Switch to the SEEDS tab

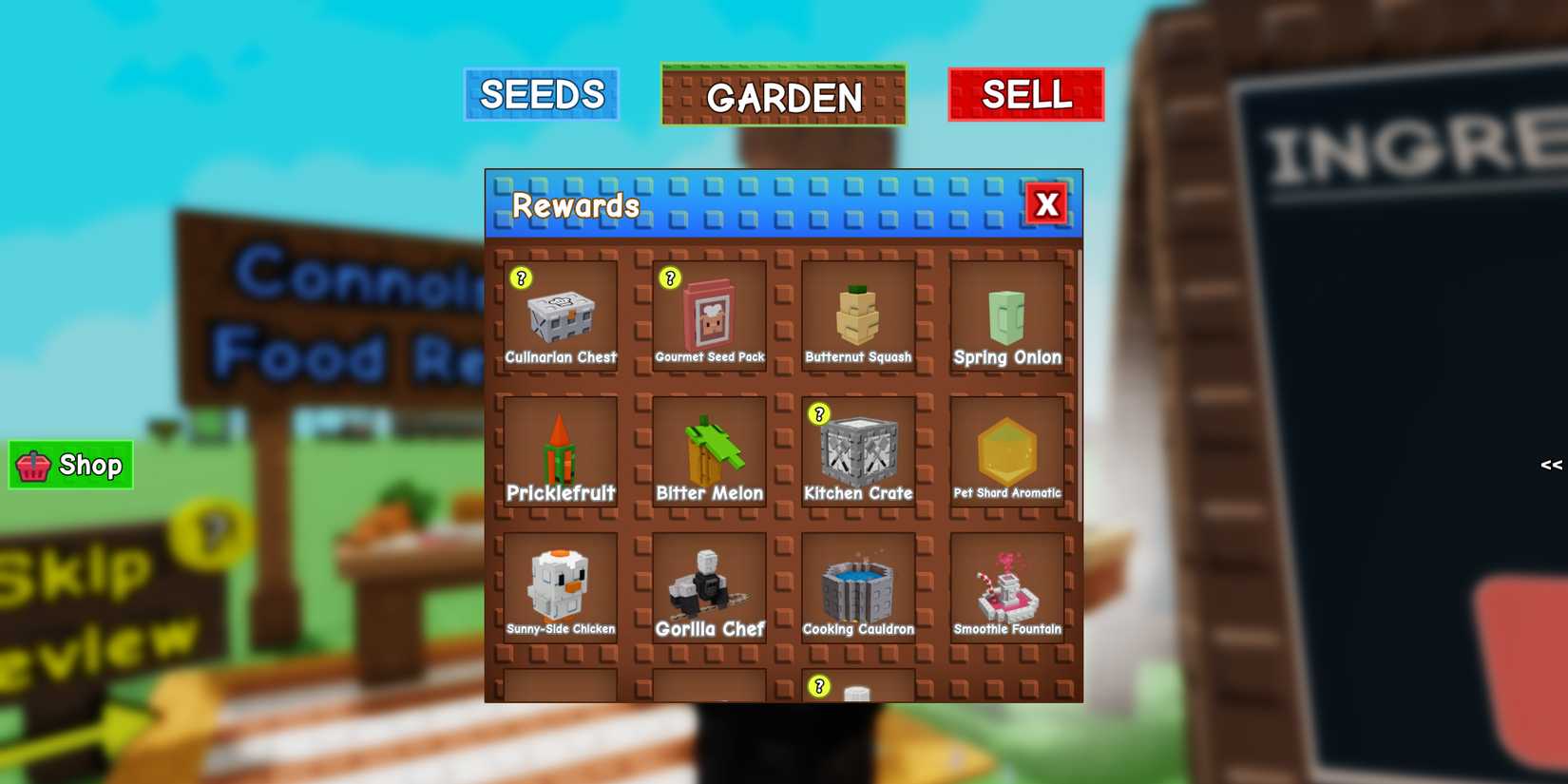[542, 94]
